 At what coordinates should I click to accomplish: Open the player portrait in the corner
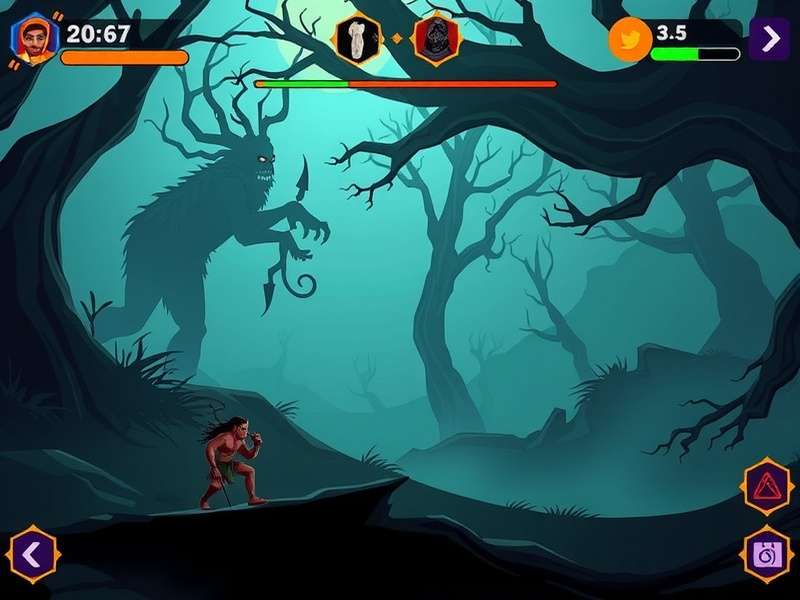pos(35,39)
